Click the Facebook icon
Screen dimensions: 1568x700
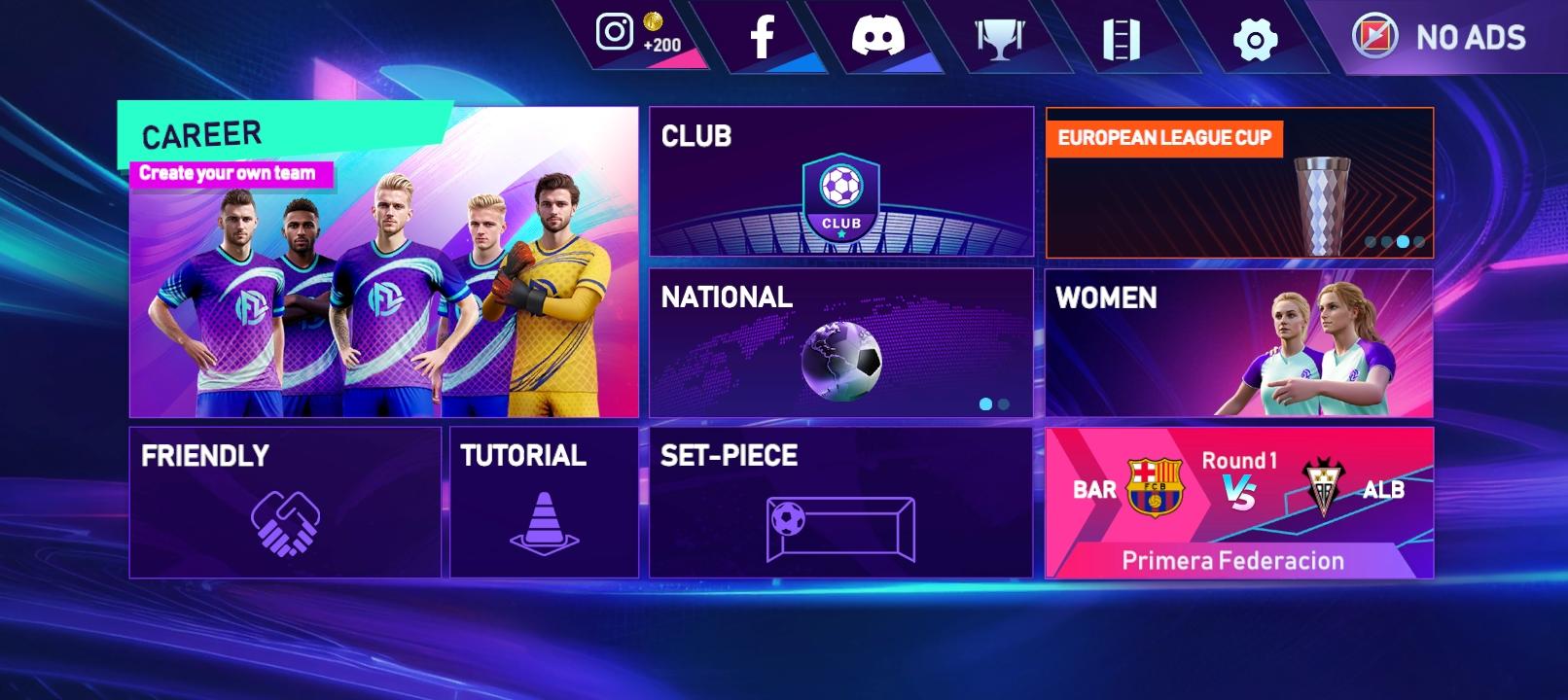click(762, 36)
